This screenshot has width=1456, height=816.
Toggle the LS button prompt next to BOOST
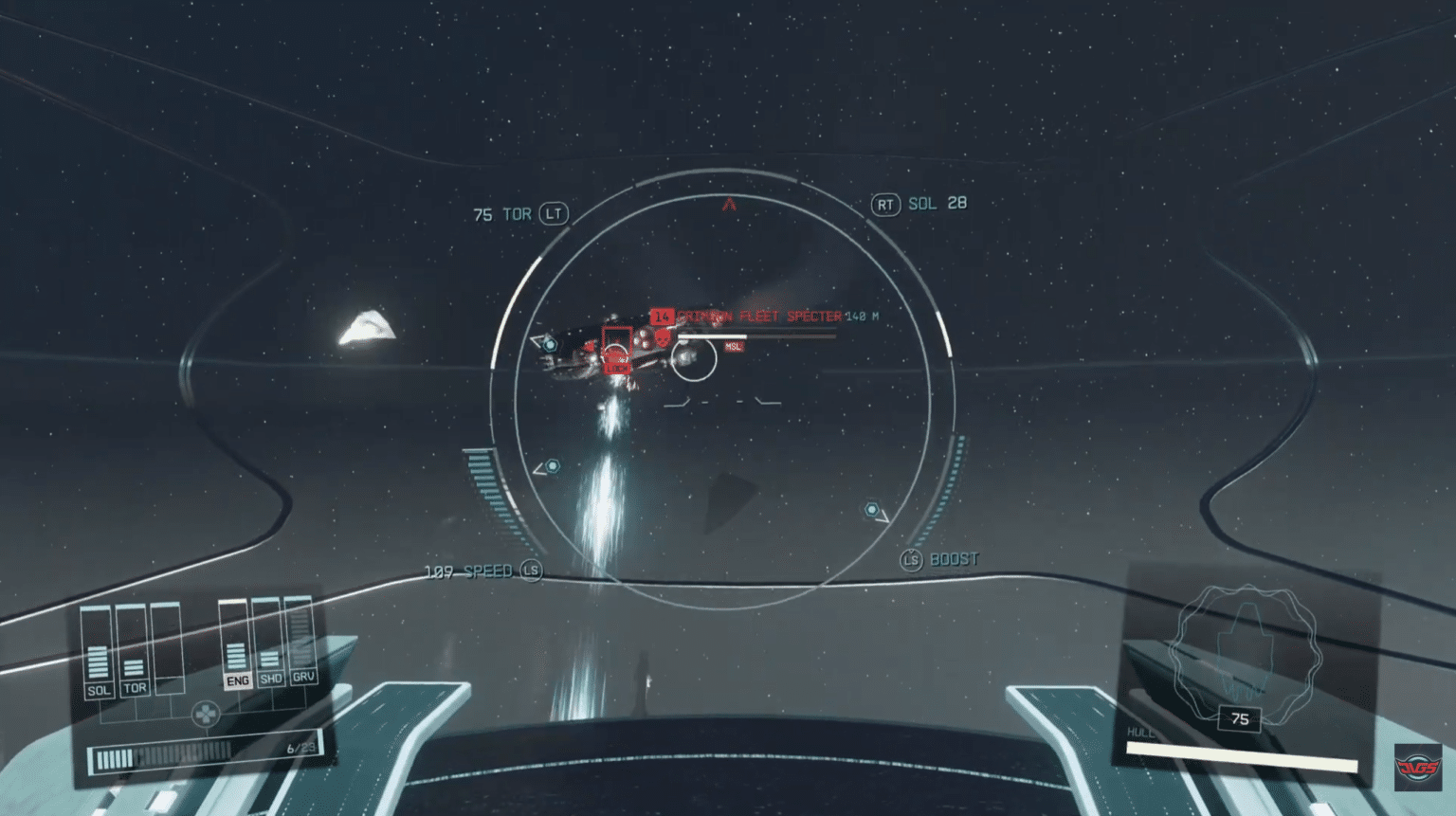click(x=913, y=559)
